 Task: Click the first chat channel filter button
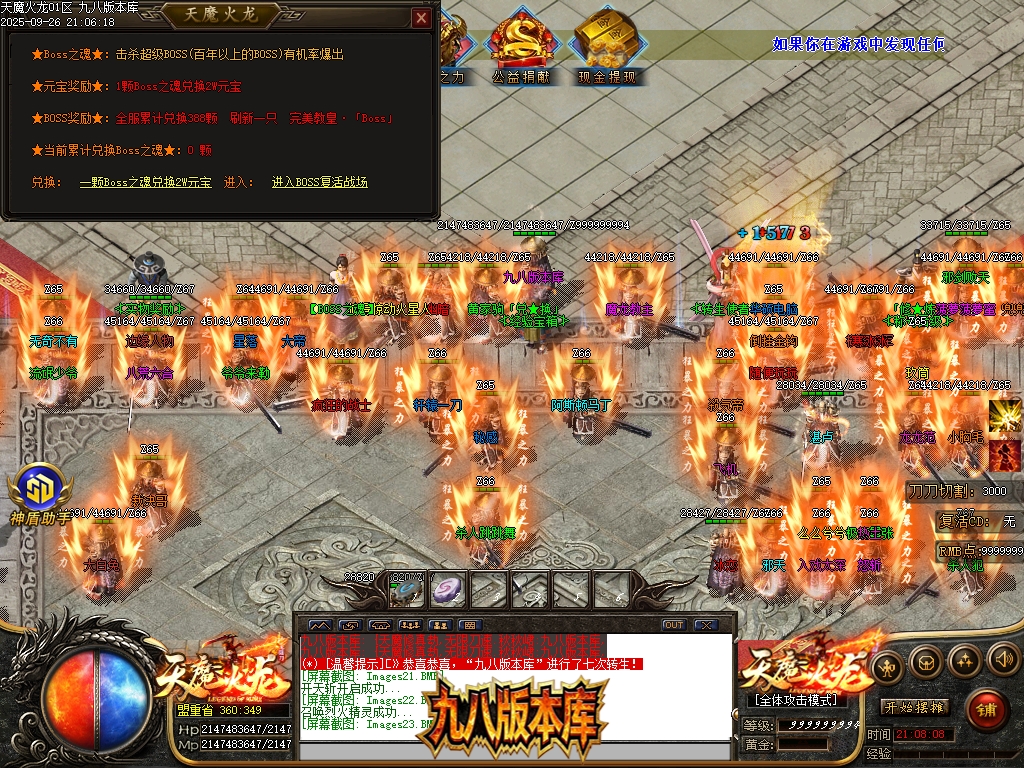click(318, 625)
